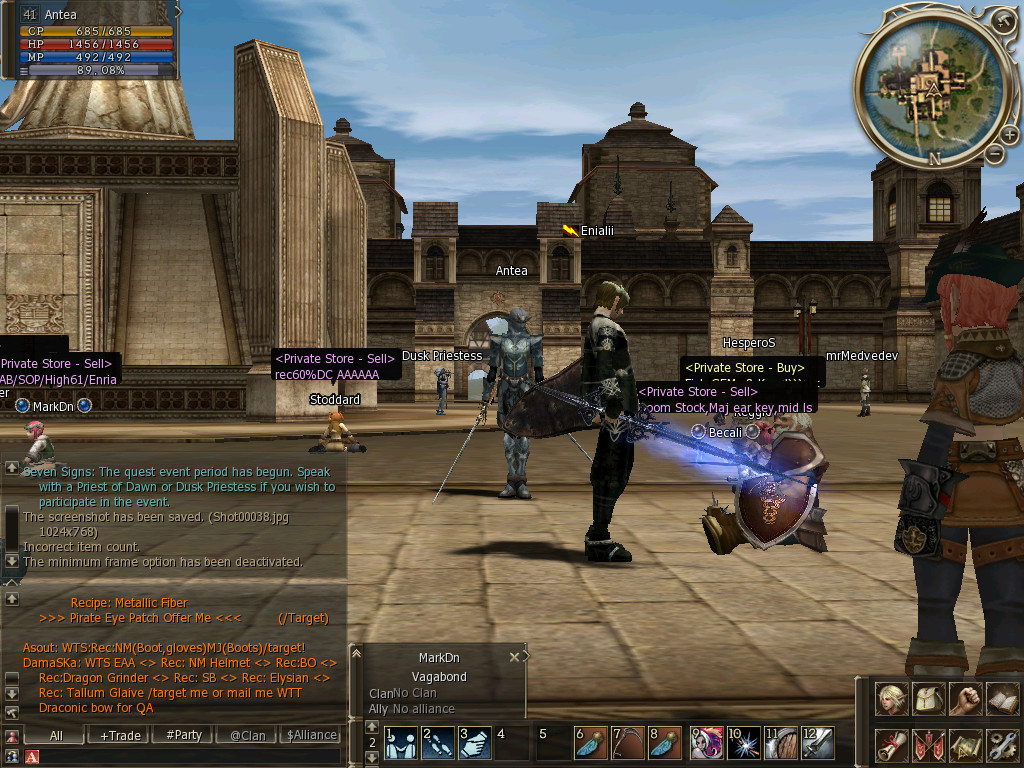Screen dimensions: 1024x768
Task: Zoom in the minimap with plus button
Action: point(1003,20)
